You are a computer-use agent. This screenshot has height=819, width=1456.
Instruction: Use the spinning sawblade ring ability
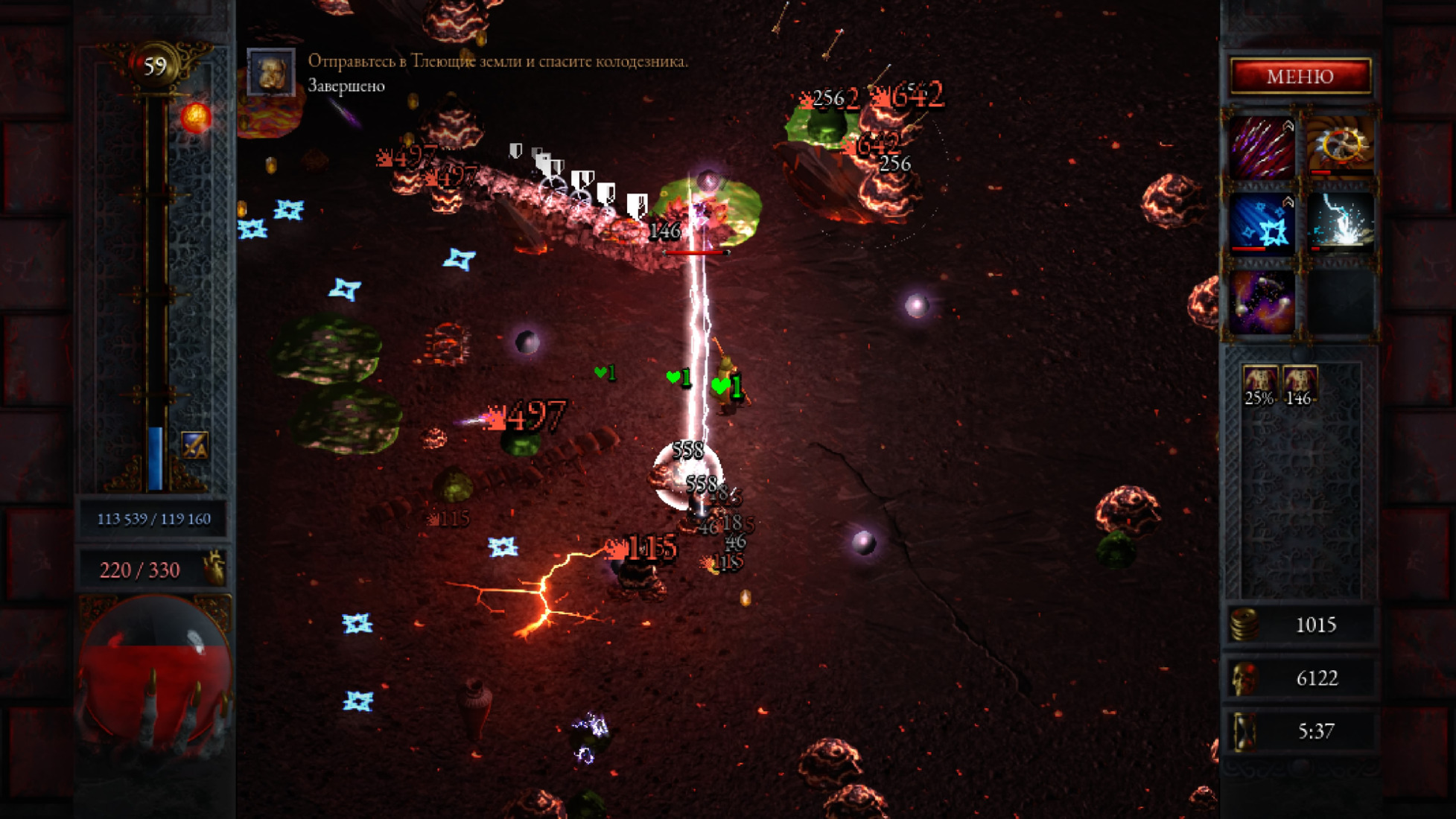tap(1341, 147)
